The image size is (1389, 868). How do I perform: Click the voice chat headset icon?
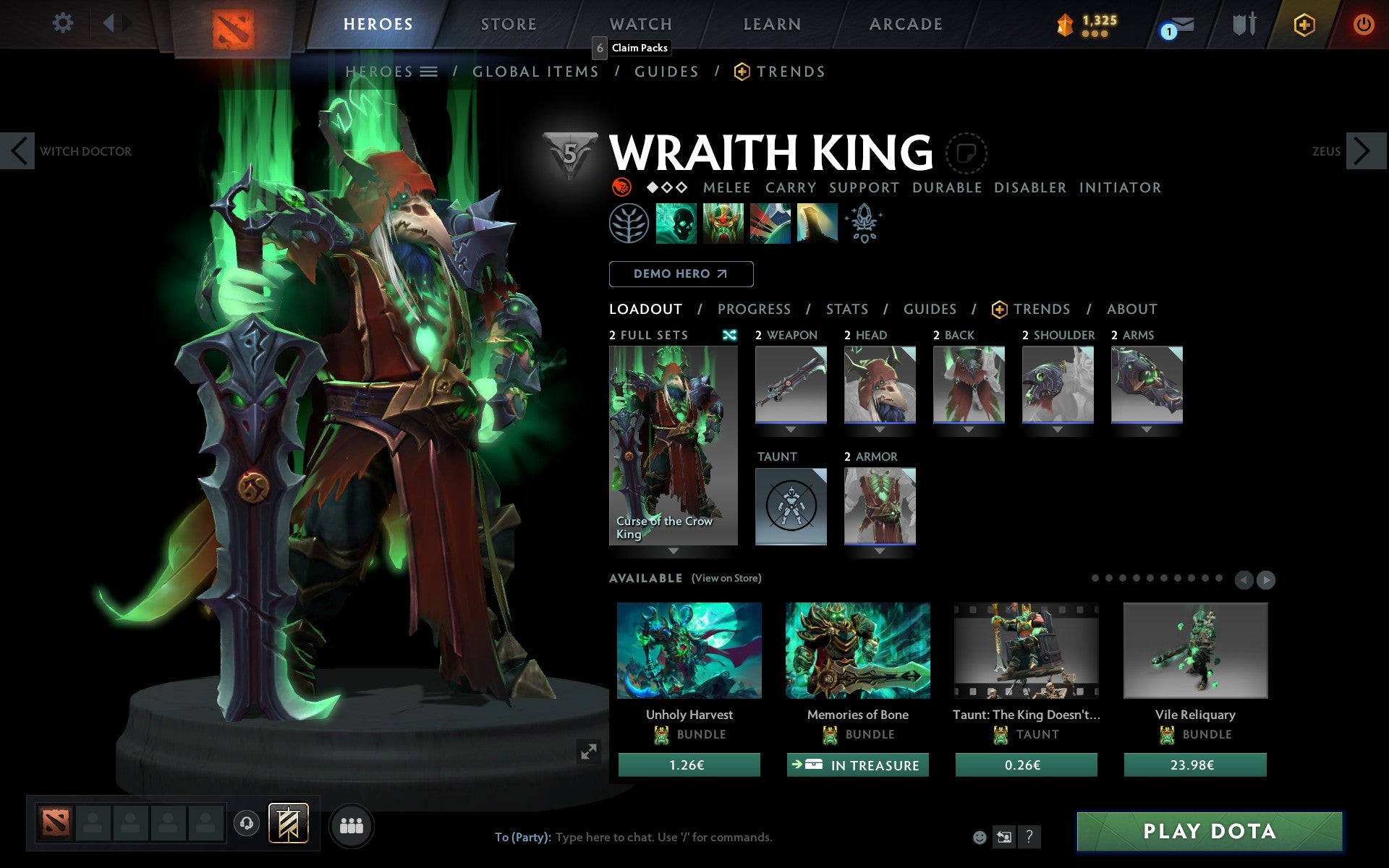tap(247, 822)
